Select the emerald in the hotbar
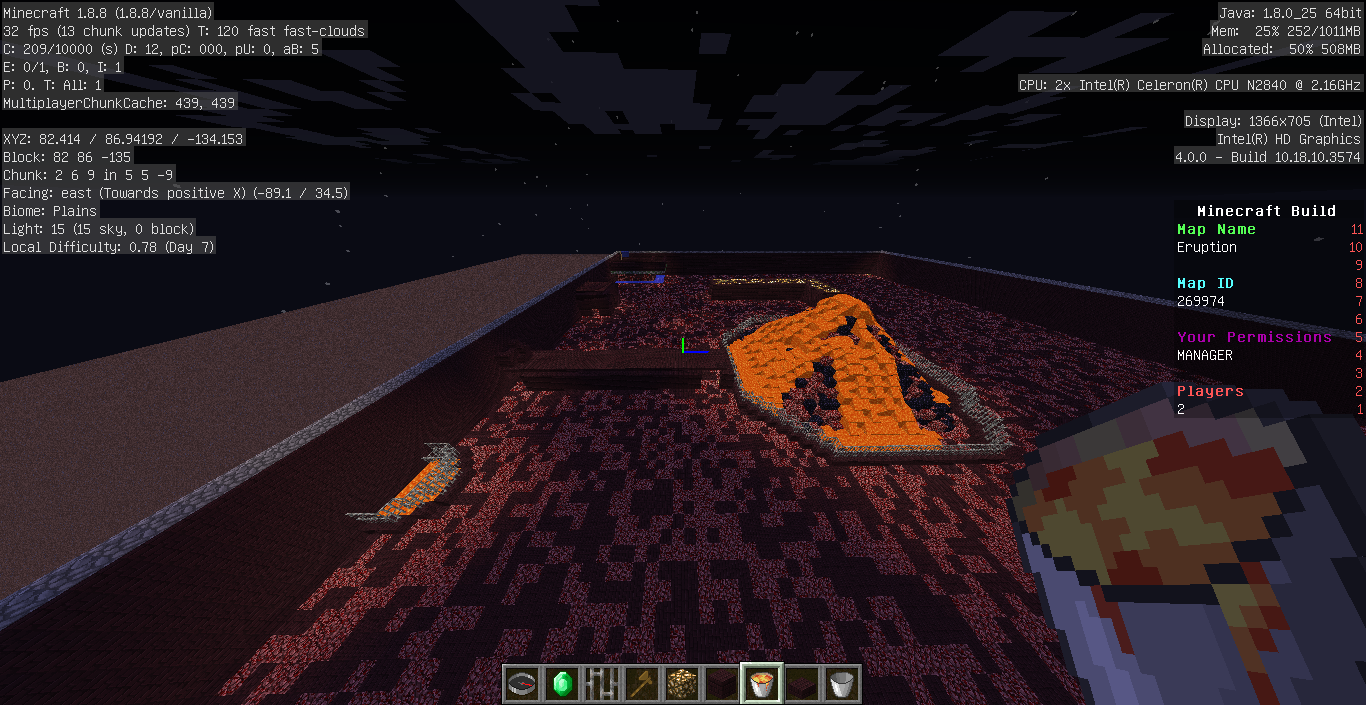Image resolution: width=1366 pixels, height=705 pixels. coord(562,684)
